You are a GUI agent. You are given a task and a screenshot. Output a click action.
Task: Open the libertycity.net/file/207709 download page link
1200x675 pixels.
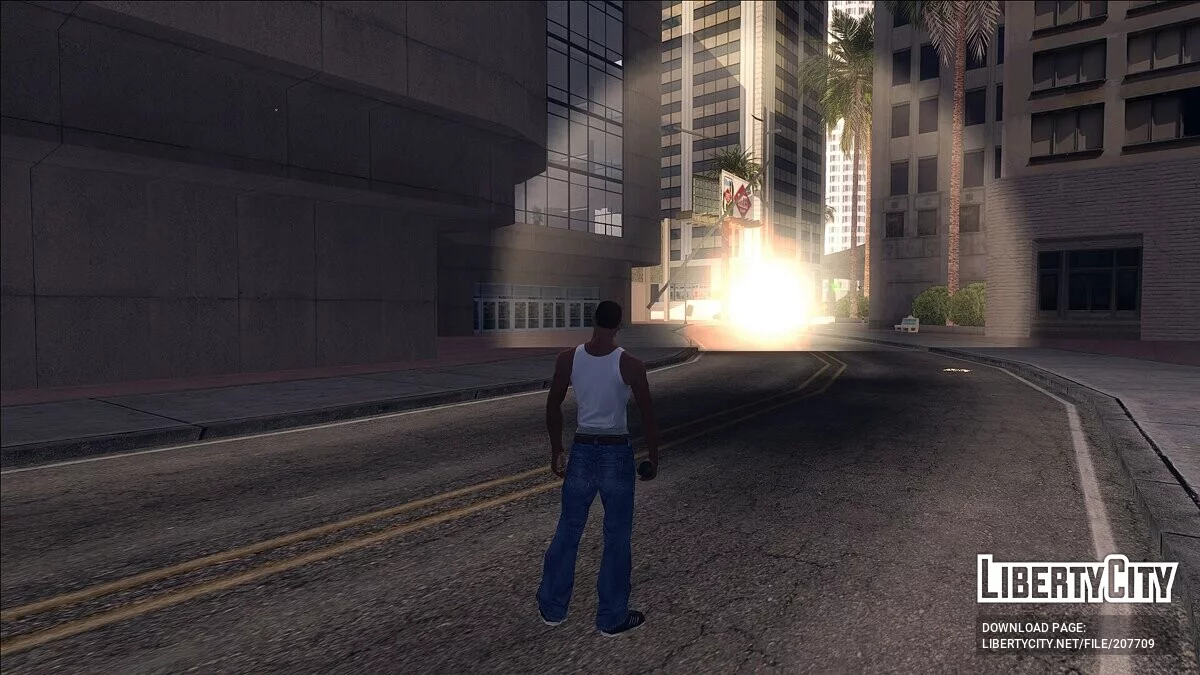1067,644
